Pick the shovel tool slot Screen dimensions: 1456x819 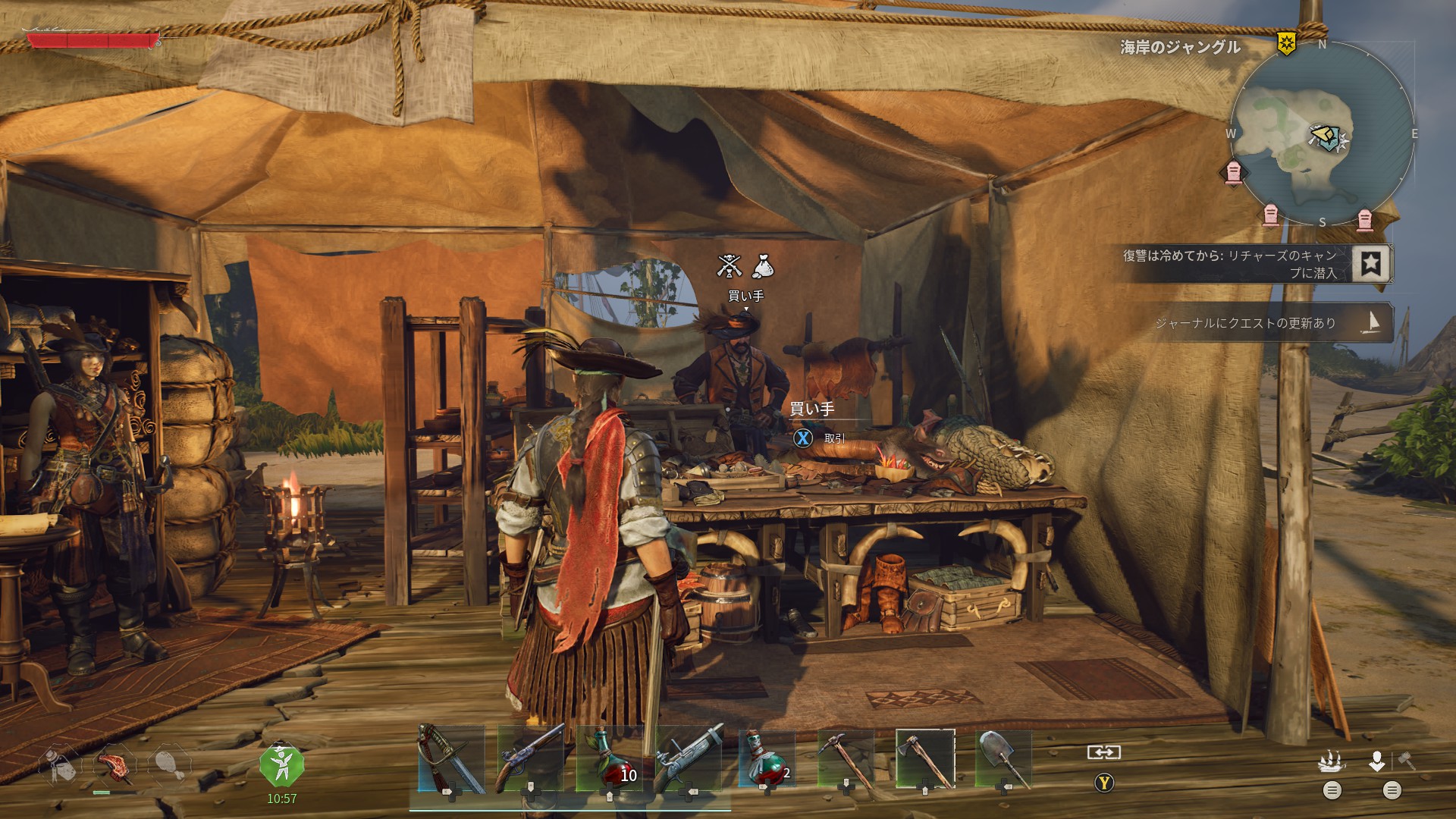coord(1003,760)
